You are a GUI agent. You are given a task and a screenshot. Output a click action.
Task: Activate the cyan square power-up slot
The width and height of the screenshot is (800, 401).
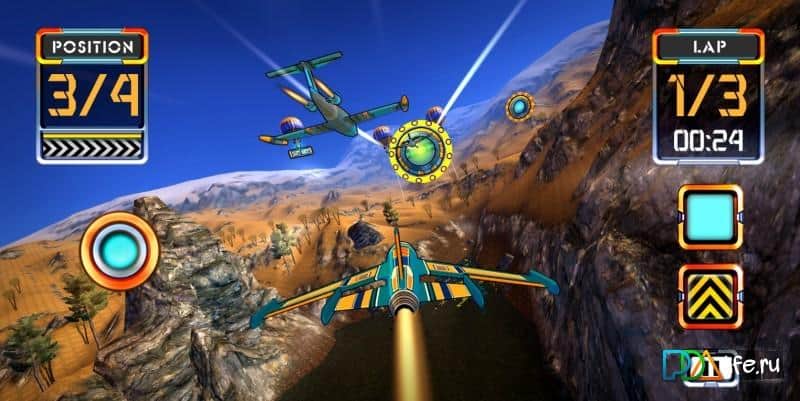710,216
